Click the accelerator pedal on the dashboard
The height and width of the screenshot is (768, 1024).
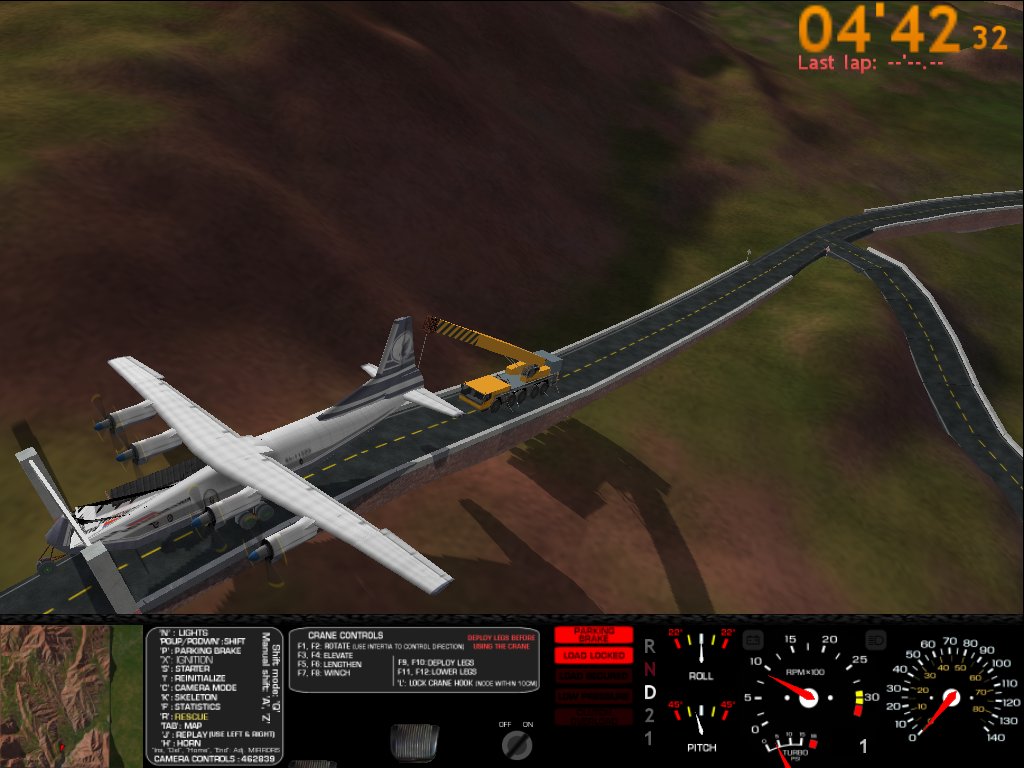(x=414, y=743)
